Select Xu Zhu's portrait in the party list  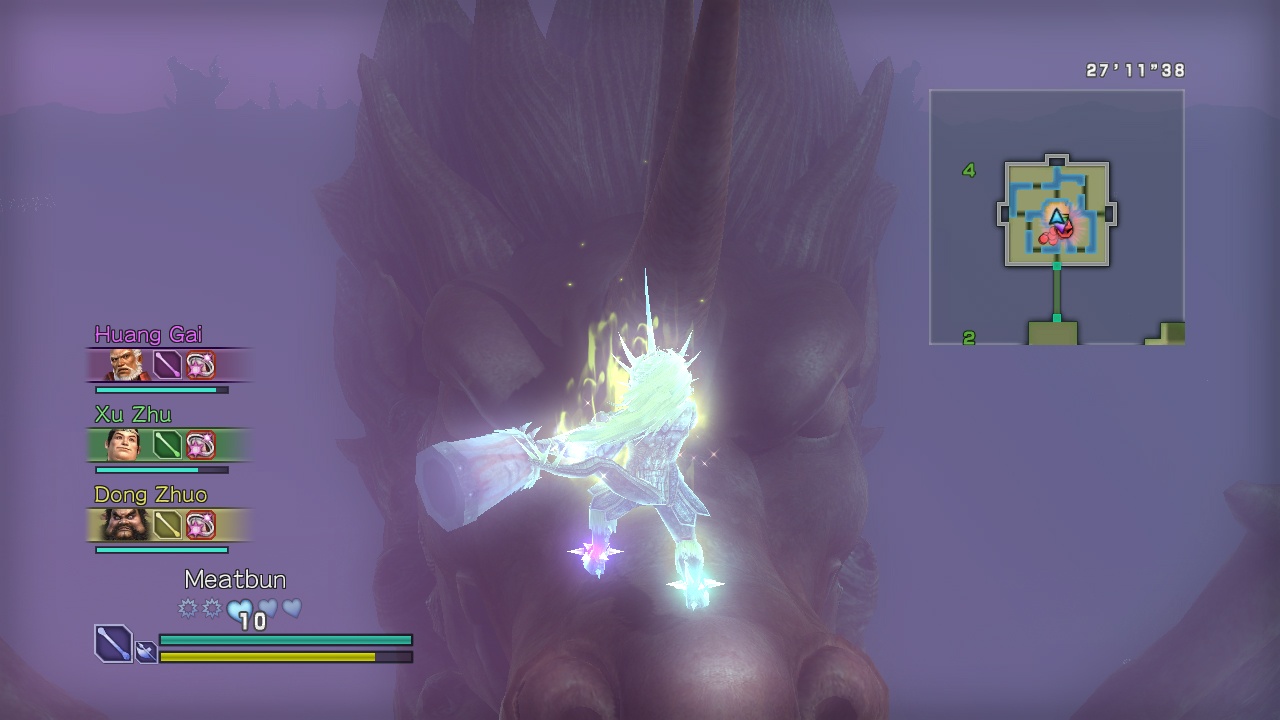[123, 445]
